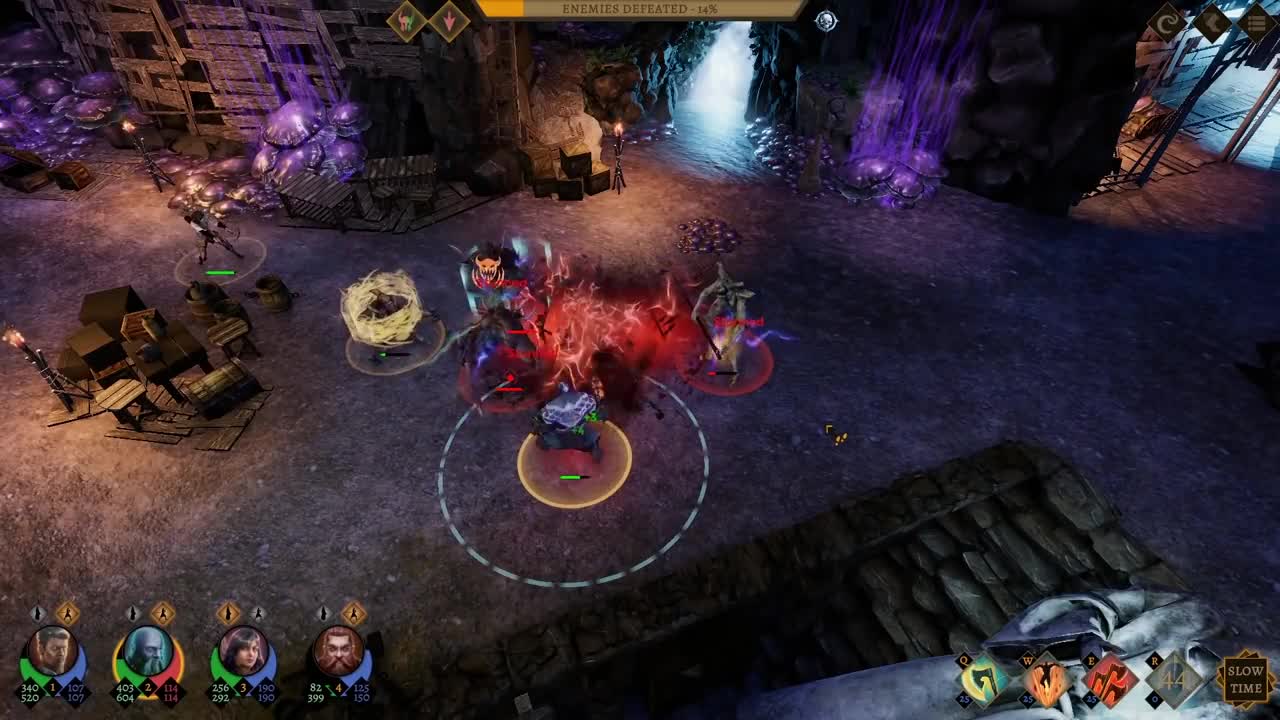Open the hamburger menu at top right

(1257, 20)
